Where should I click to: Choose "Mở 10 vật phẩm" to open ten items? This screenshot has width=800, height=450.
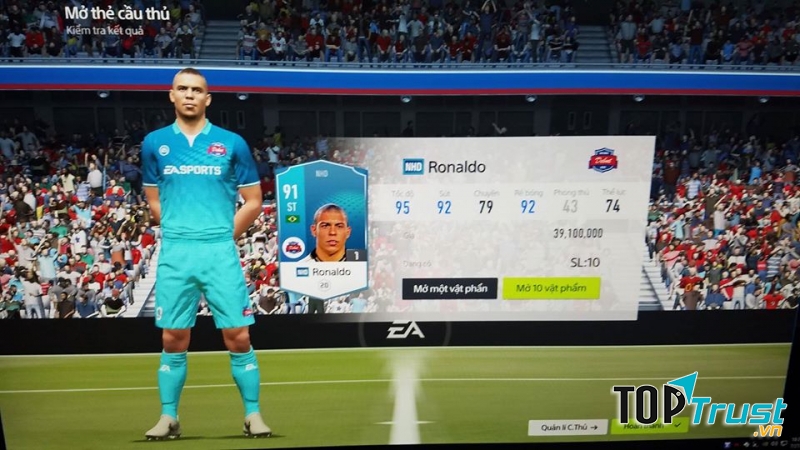click(551, 289)
